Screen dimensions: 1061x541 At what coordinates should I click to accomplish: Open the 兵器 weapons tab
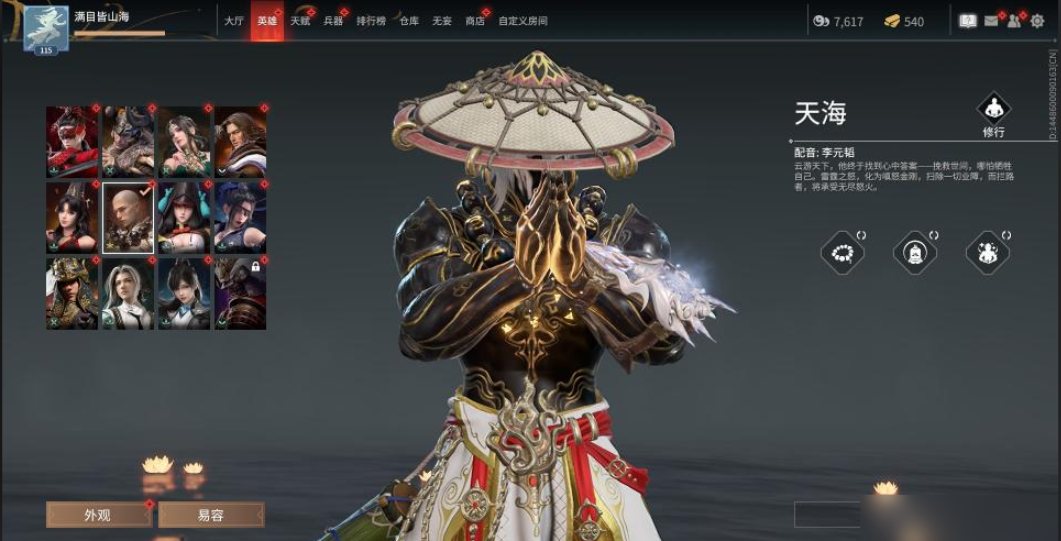[x=333, y=21]
